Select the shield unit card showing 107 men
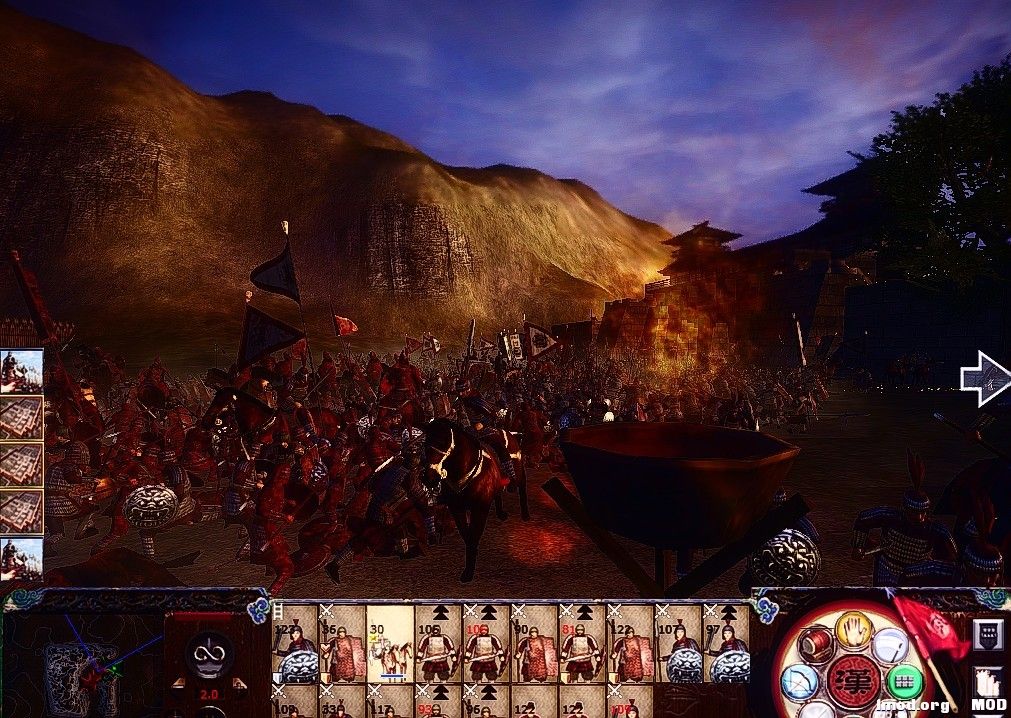The height and width of the screenshot is (718, 1011). coord(679,645)
